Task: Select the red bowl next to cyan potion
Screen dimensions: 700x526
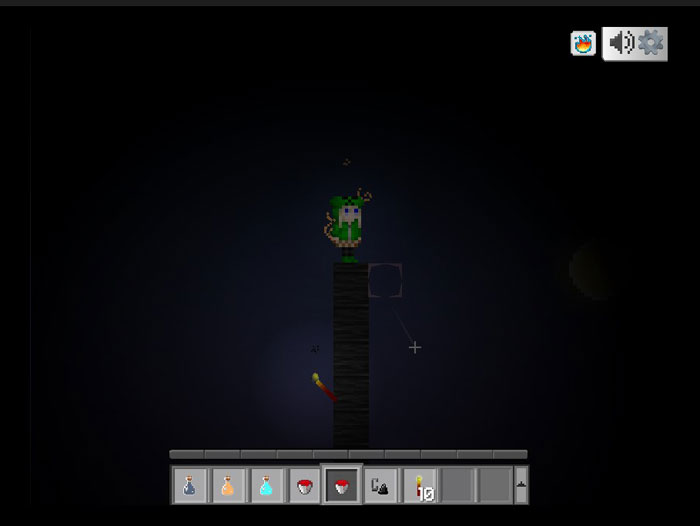Action: pos(304,486)
